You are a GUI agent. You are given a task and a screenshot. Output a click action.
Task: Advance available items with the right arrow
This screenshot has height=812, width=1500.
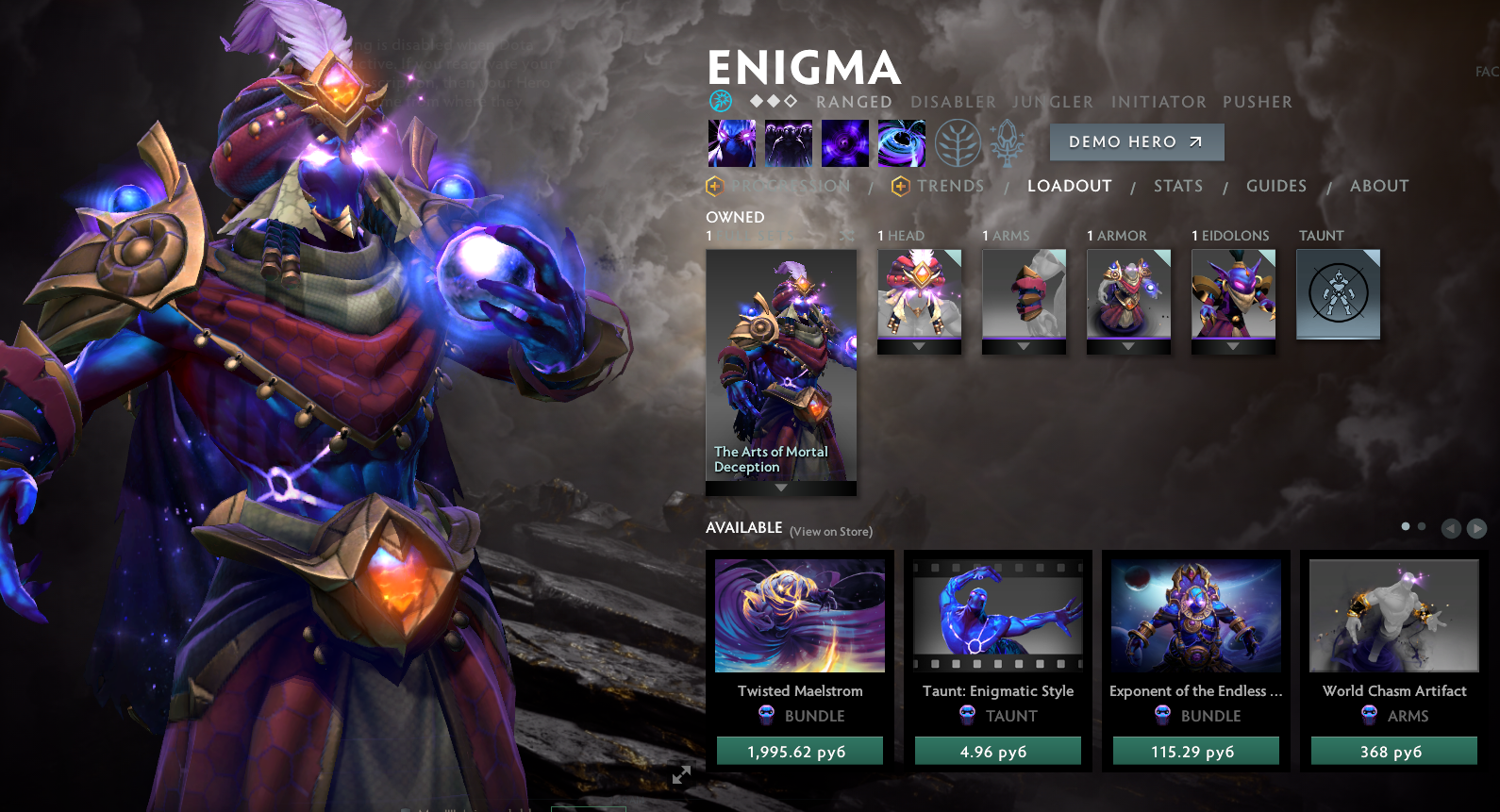pyautogui.click(x=1476, y=527)
